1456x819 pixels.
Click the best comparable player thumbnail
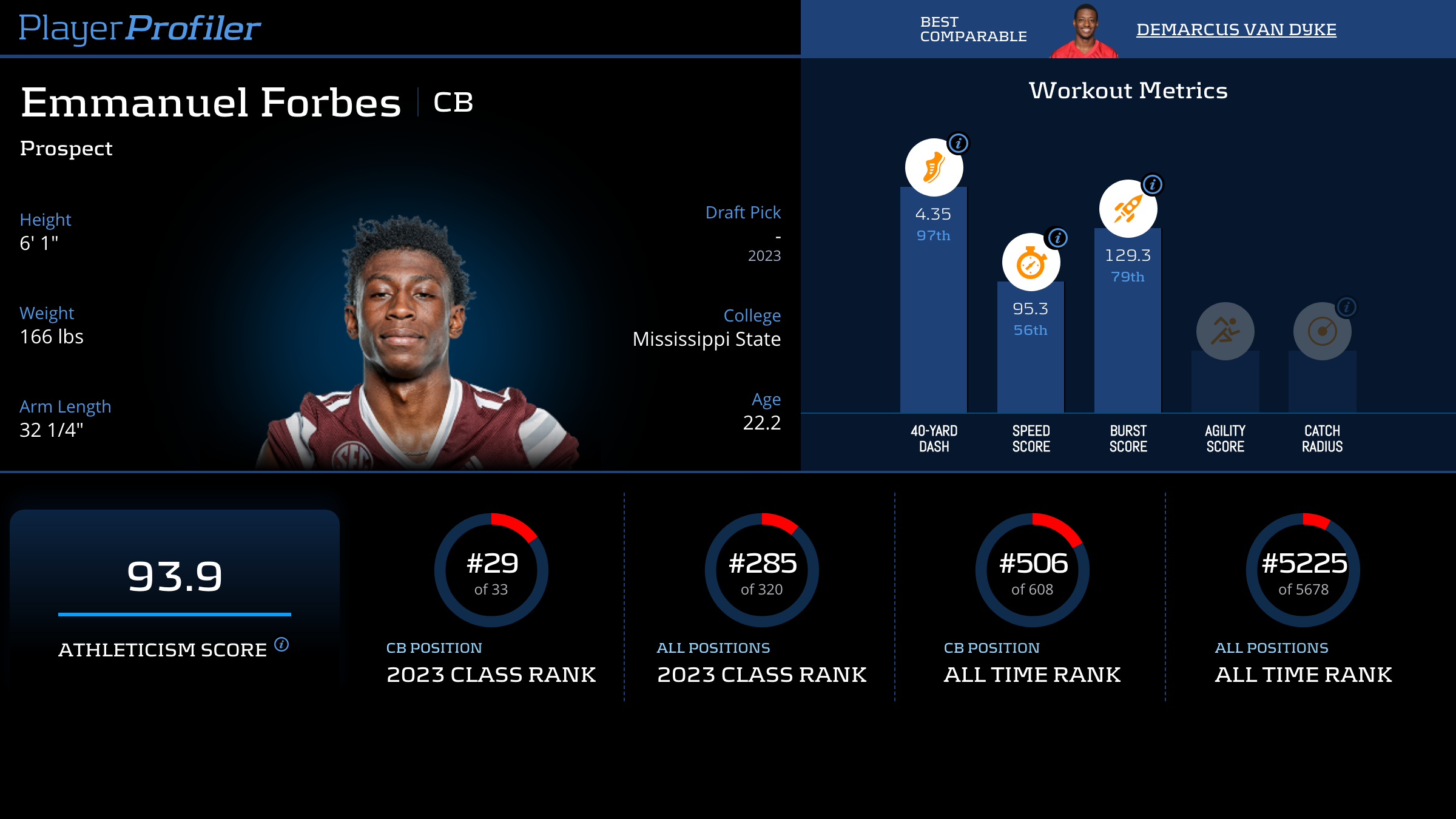[x=1085, y=30]
